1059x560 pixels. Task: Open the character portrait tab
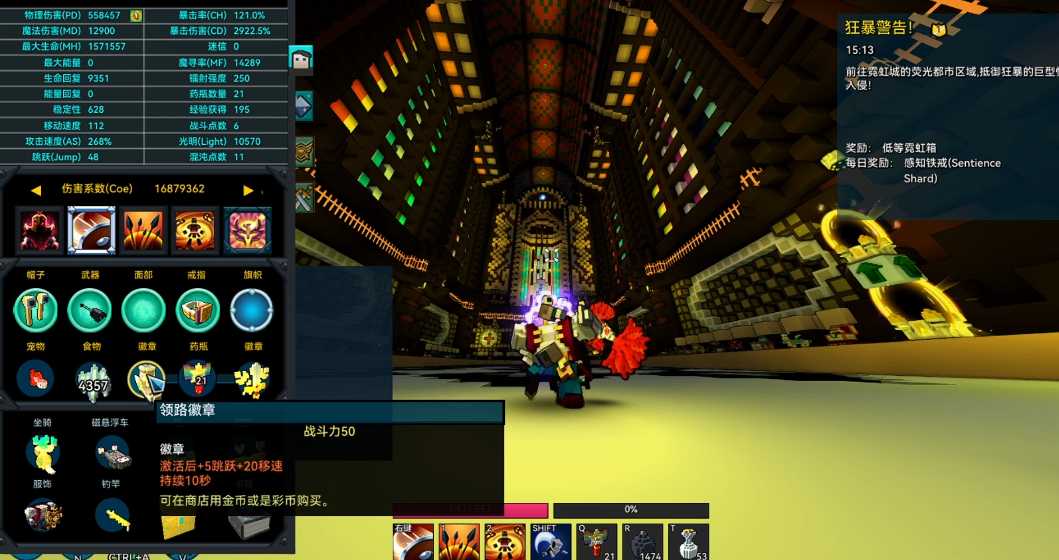click(x=301, y=59)
